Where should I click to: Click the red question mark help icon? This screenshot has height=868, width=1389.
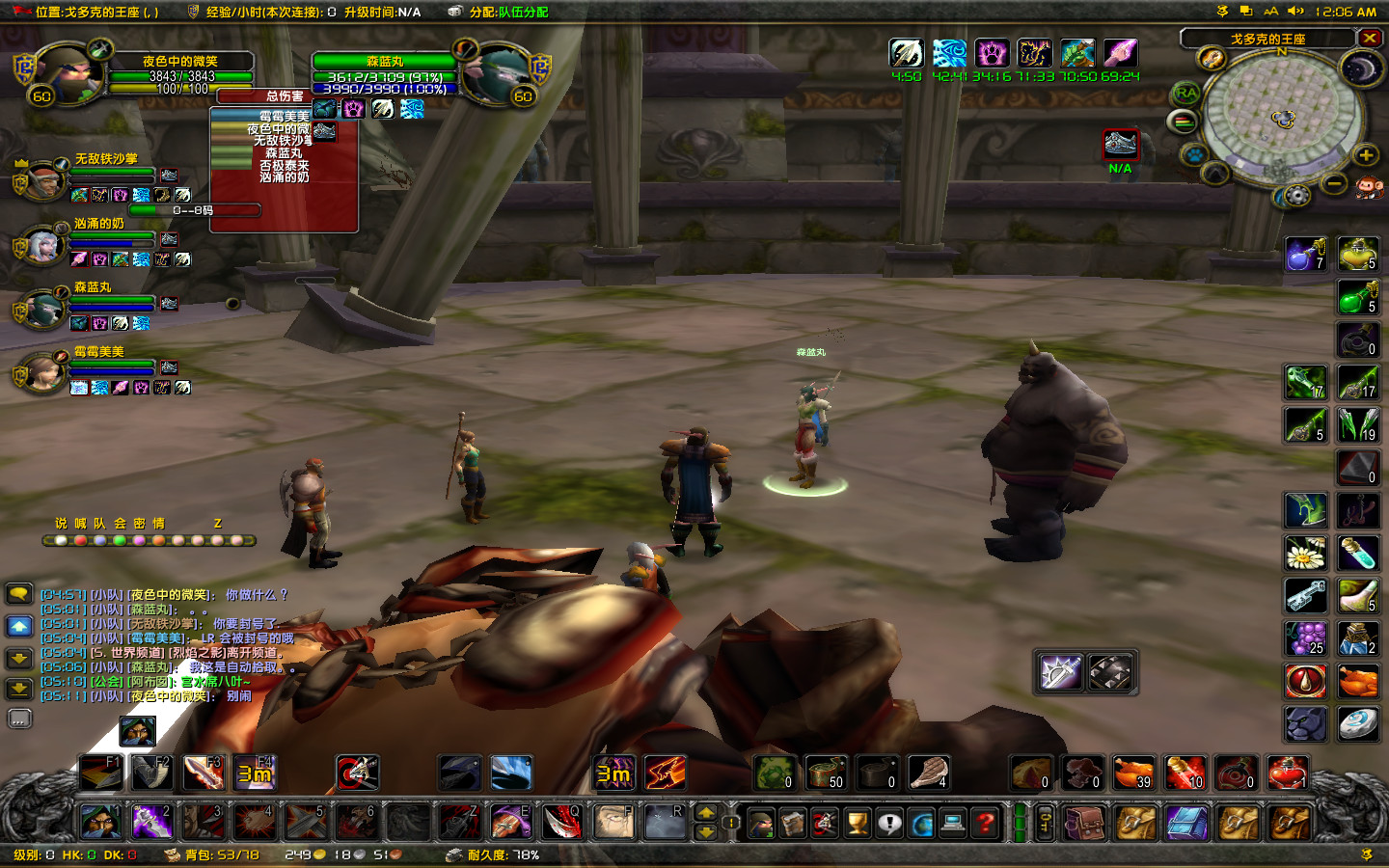[x=985, y=822]
